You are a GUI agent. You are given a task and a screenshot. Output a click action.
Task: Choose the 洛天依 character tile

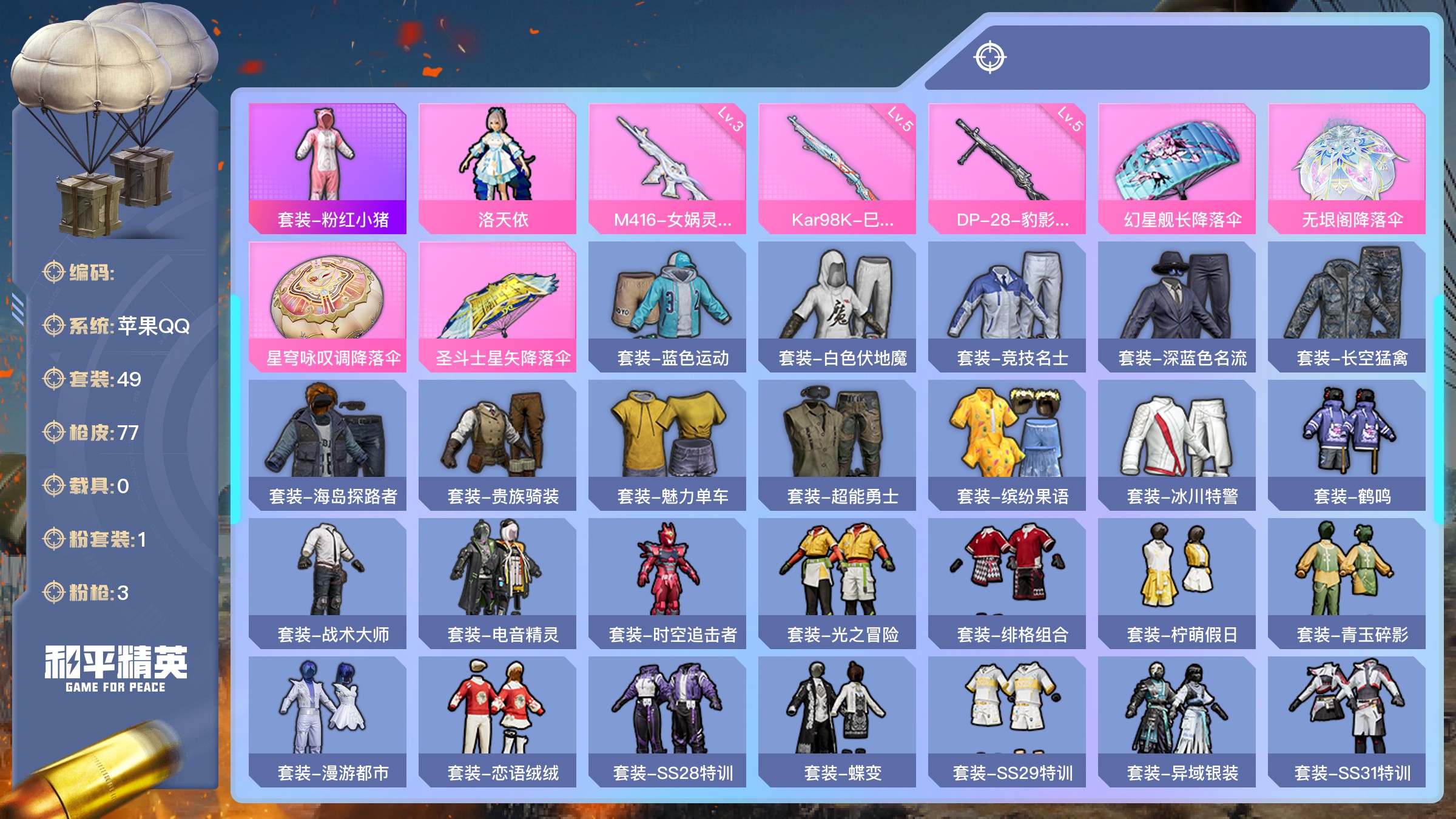(x=497, y=169)
